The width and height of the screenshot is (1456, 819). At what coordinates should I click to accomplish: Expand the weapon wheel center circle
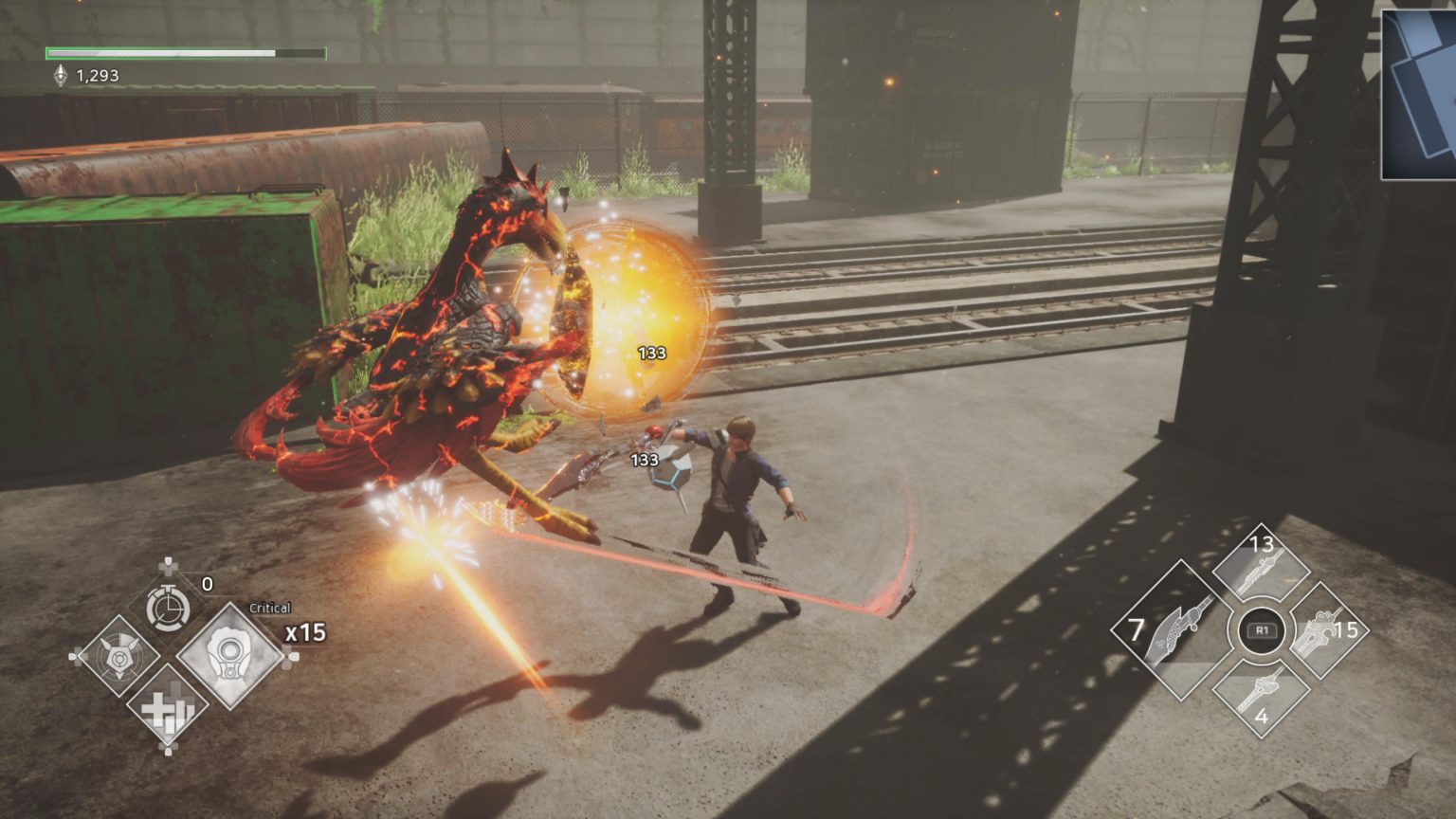click(x=1260, y=628)
